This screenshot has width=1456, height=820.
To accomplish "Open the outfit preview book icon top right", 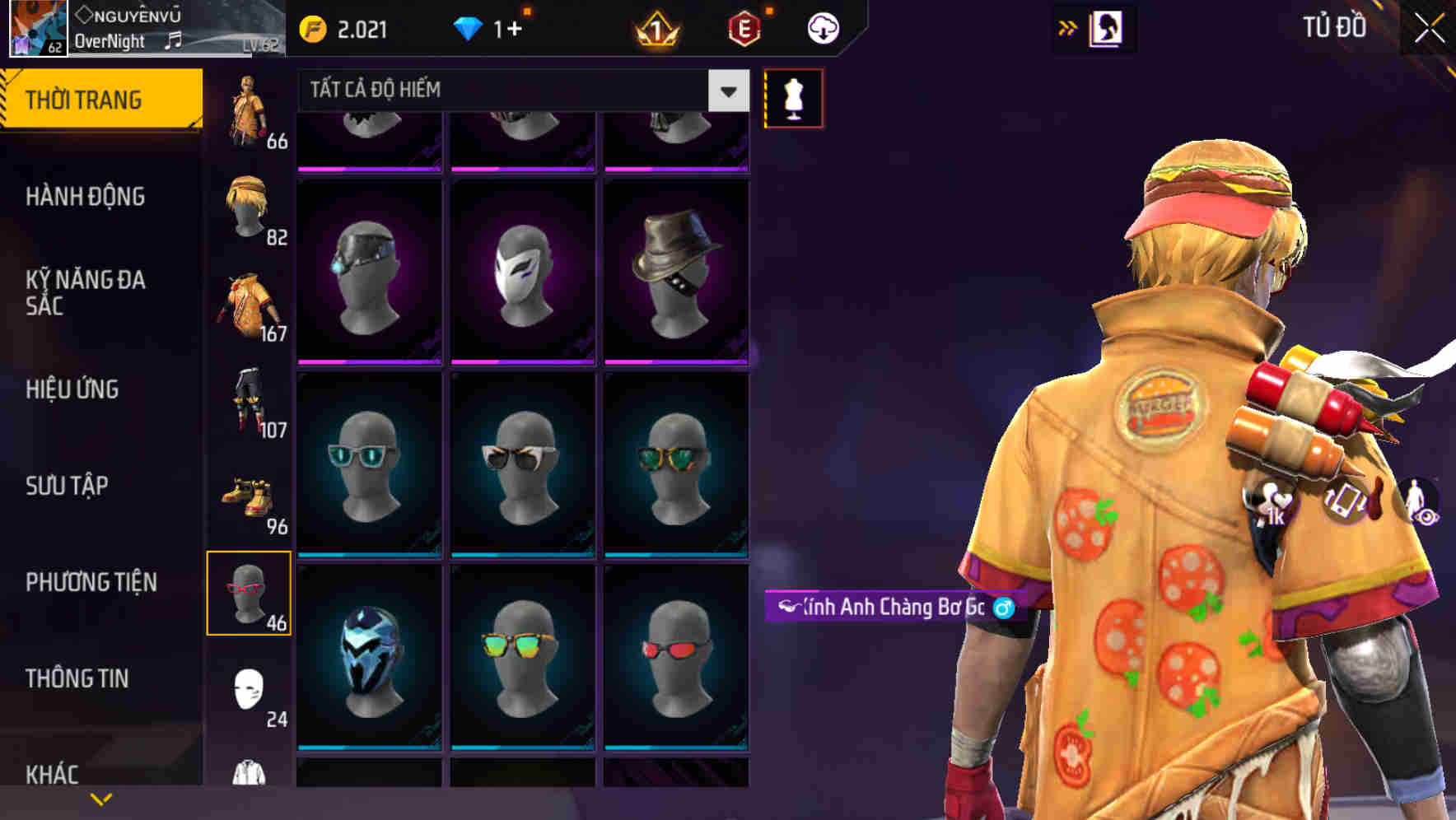I will [1106, 27].
